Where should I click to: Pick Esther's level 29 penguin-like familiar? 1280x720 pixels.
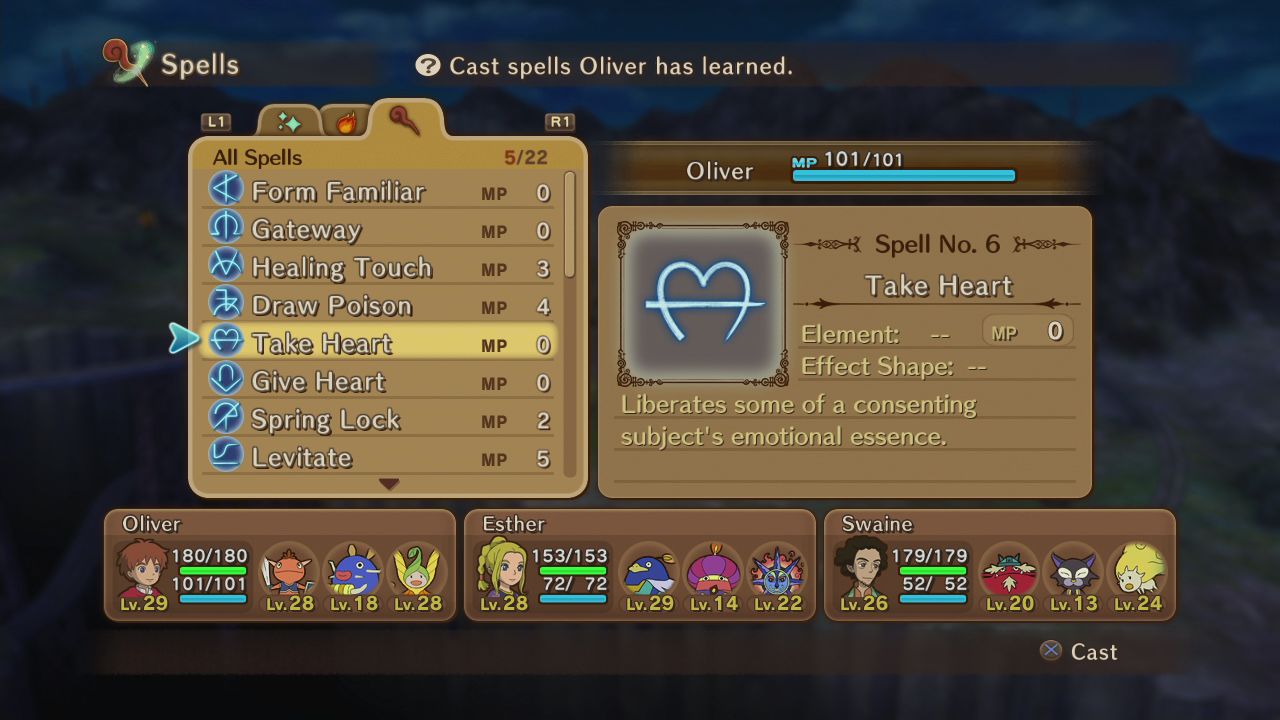(x=647, y=574)
